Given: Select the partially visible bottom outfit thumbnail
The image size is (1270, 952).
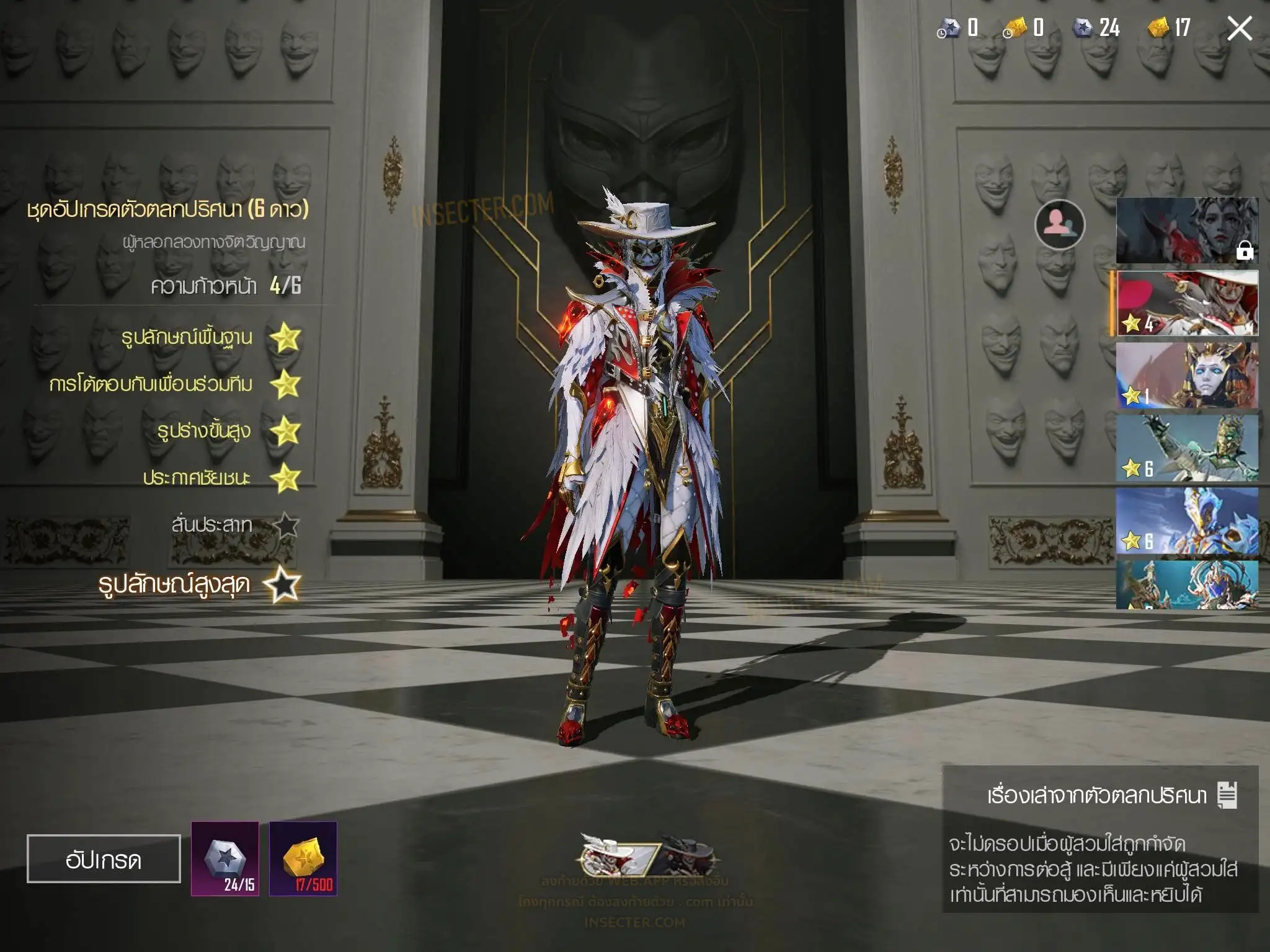Looking at the screenshot, I should click(1187, 585).
